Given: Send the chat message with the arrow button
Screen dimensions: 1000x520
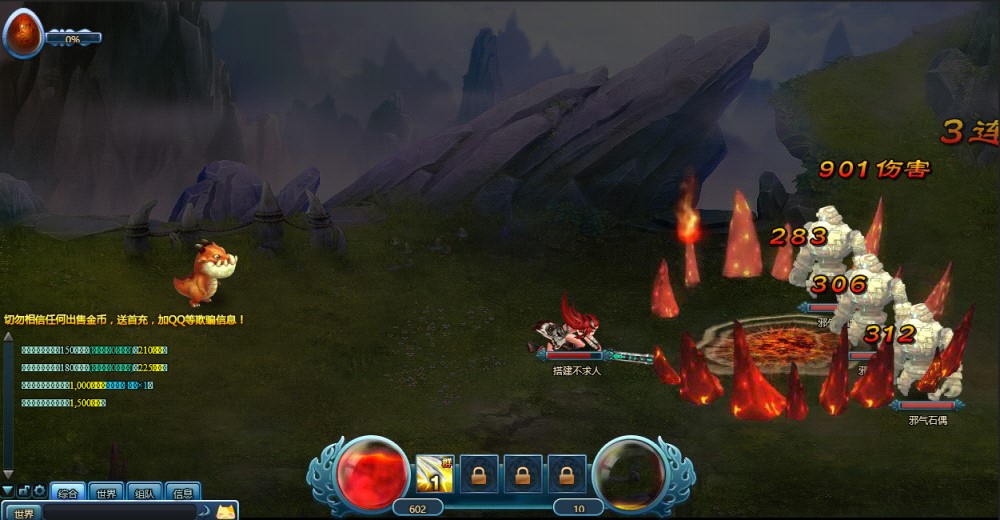Looking at the screenshot, I should (204, 512).
